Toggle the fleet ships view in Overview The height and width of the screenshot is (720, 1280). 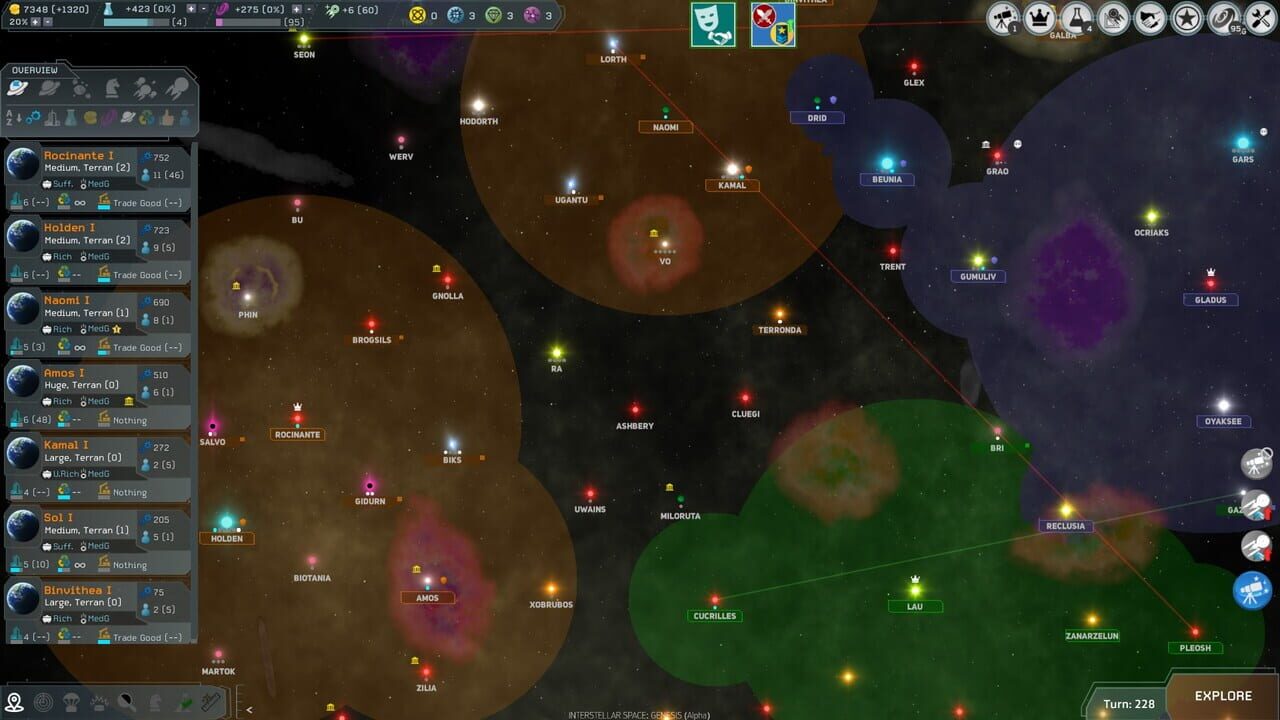[x=145, y=88]
